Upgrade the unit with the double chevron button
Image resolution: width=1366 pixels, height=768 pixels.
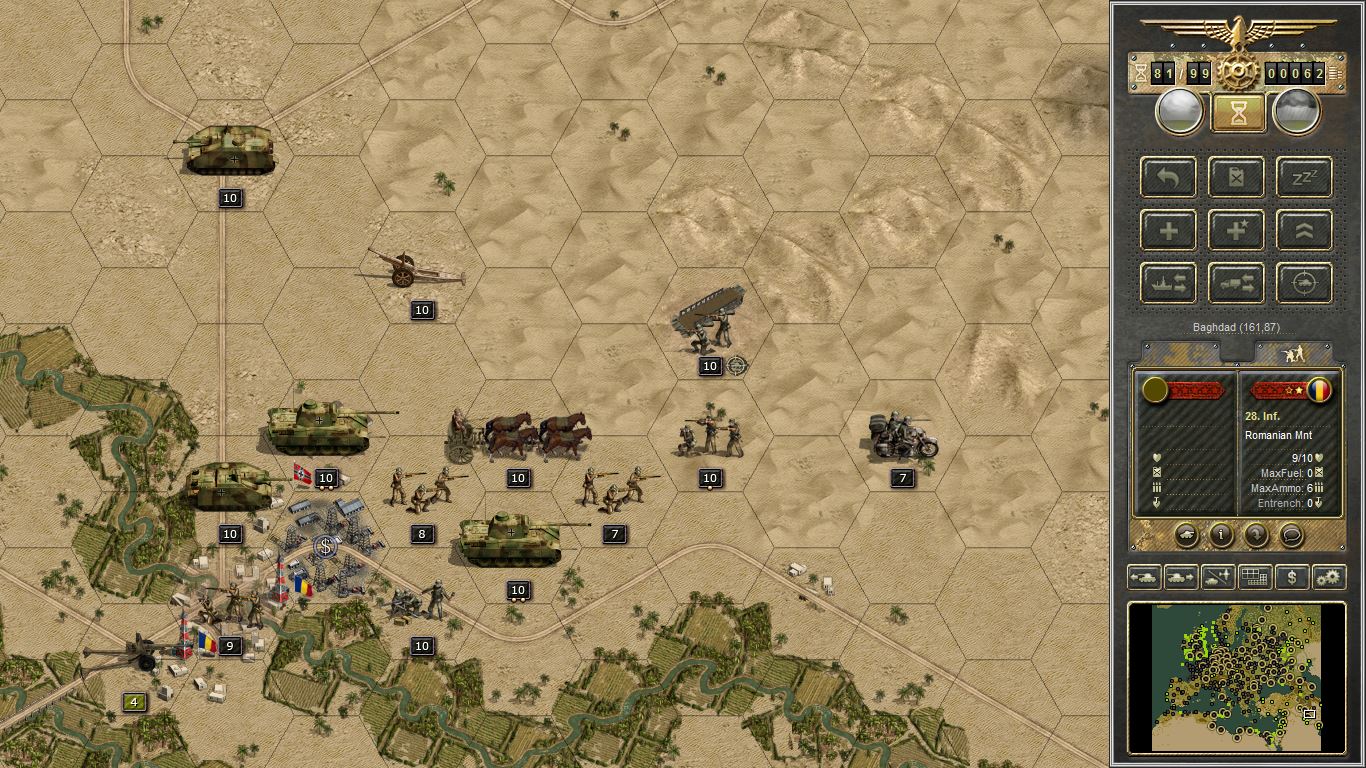[x=1304, y=231]
